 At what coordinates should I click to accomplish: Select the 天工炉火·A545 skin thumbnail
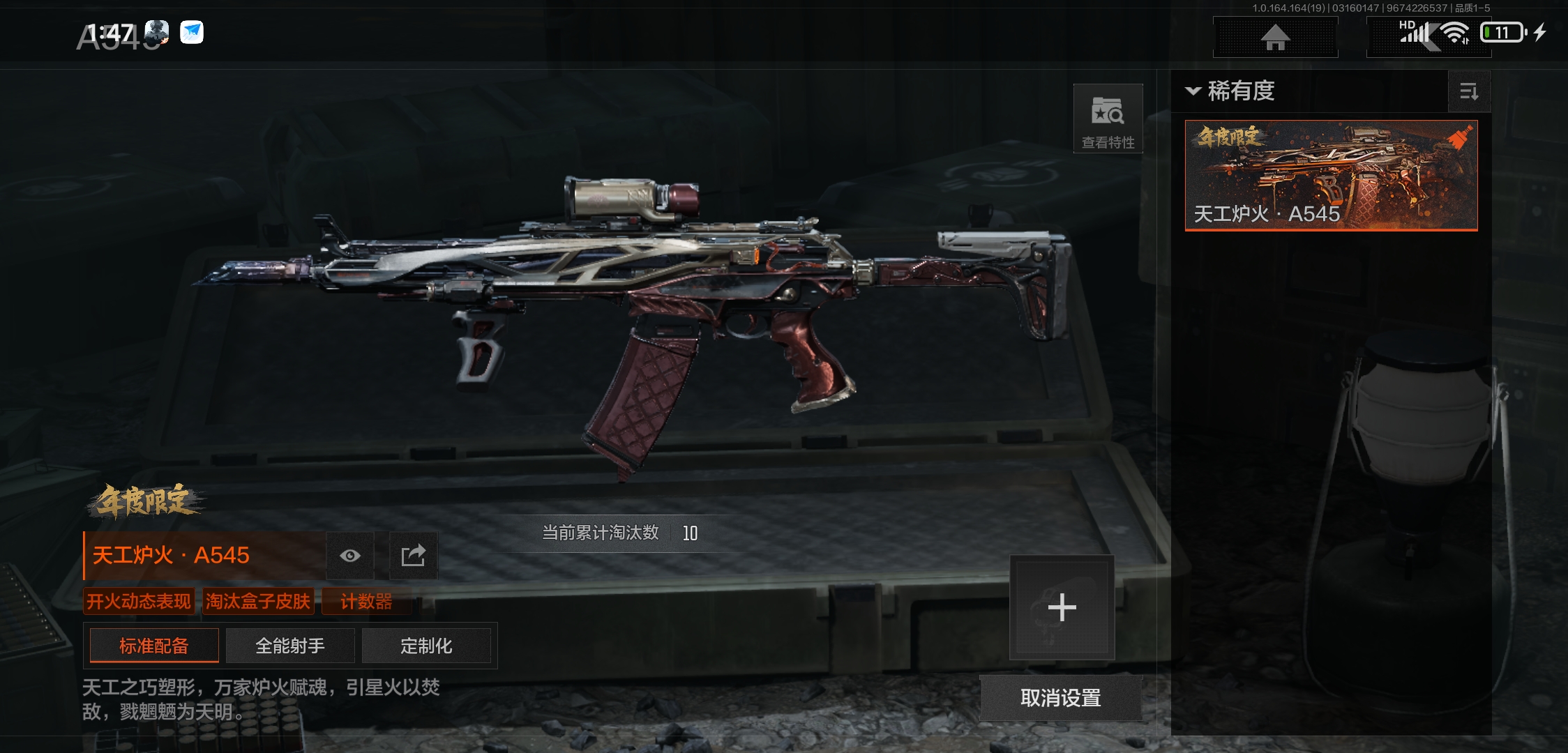coord(1331,175)
